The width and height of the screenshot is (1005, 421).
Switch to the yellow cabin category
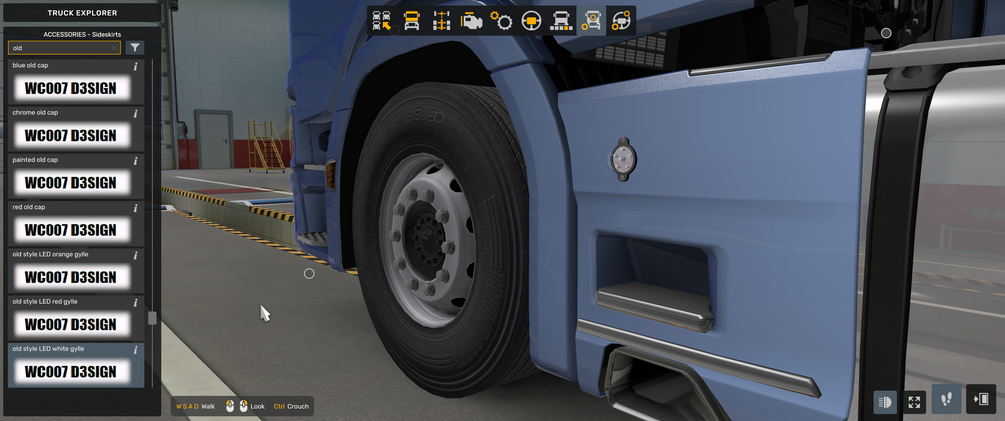coord(411,21)
